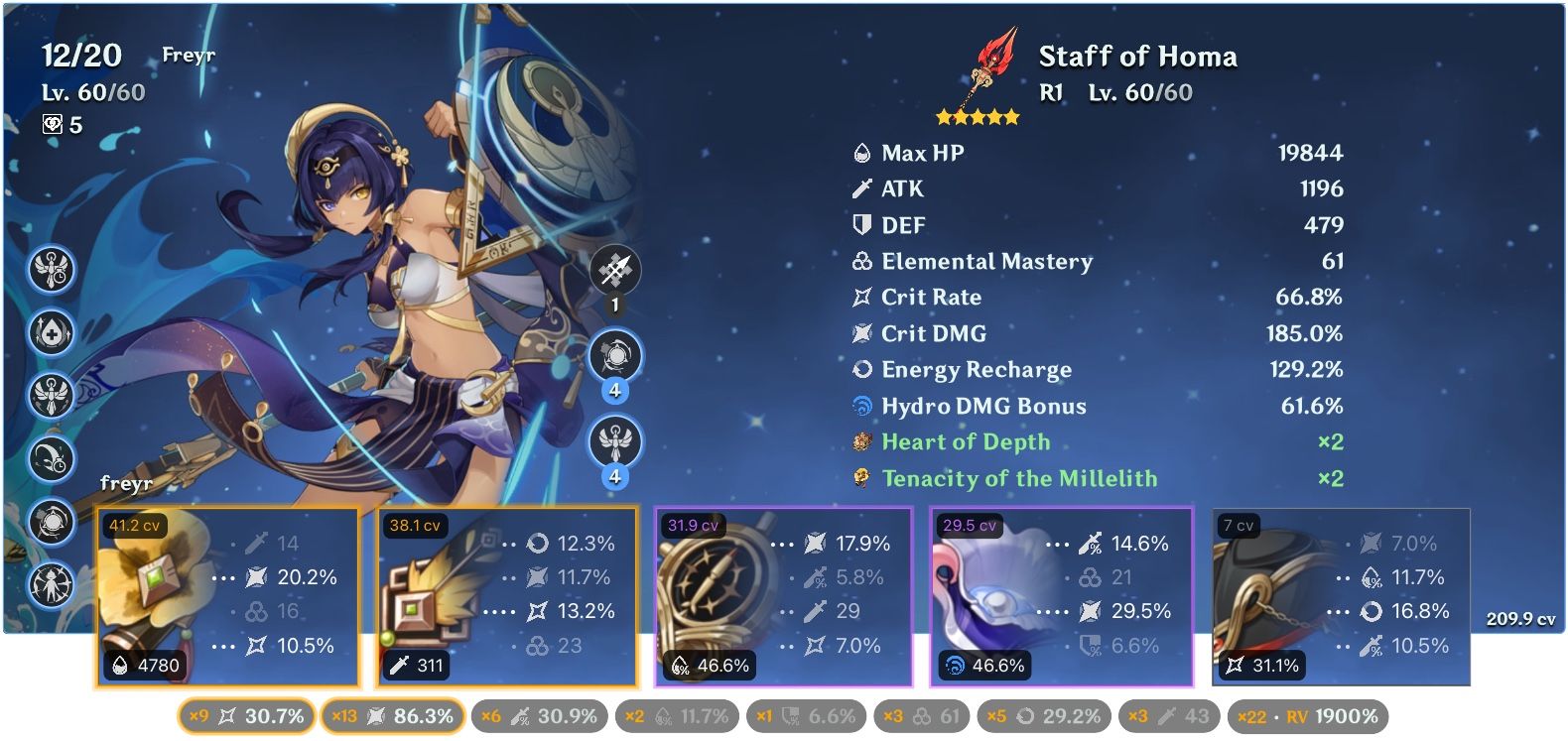Open the Tenacity of the Millelith set link
This screenshot has height=741, width=1568.
coord(1020,478)
